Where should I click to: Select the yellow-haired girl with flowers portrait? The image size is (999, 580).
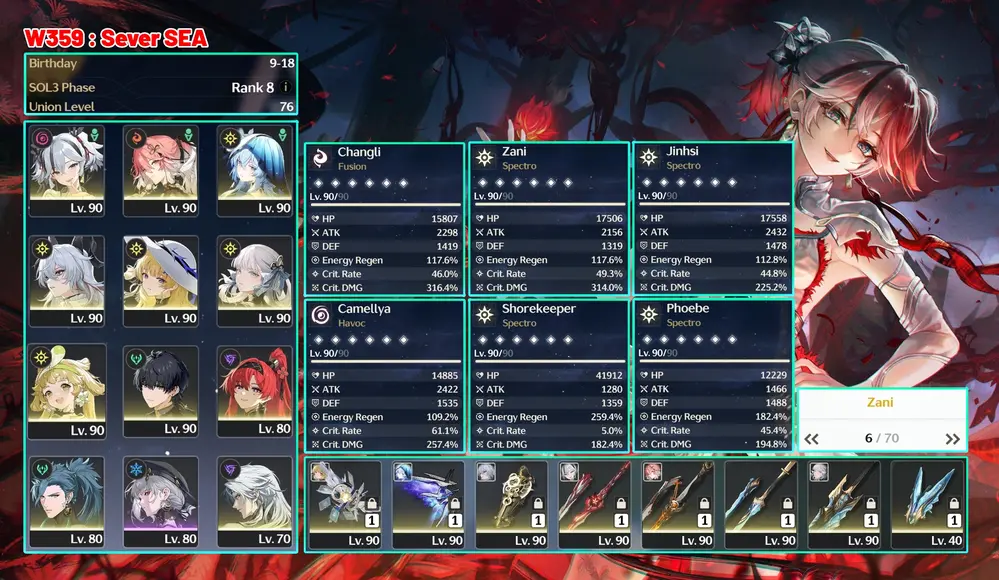click(66, 391)
